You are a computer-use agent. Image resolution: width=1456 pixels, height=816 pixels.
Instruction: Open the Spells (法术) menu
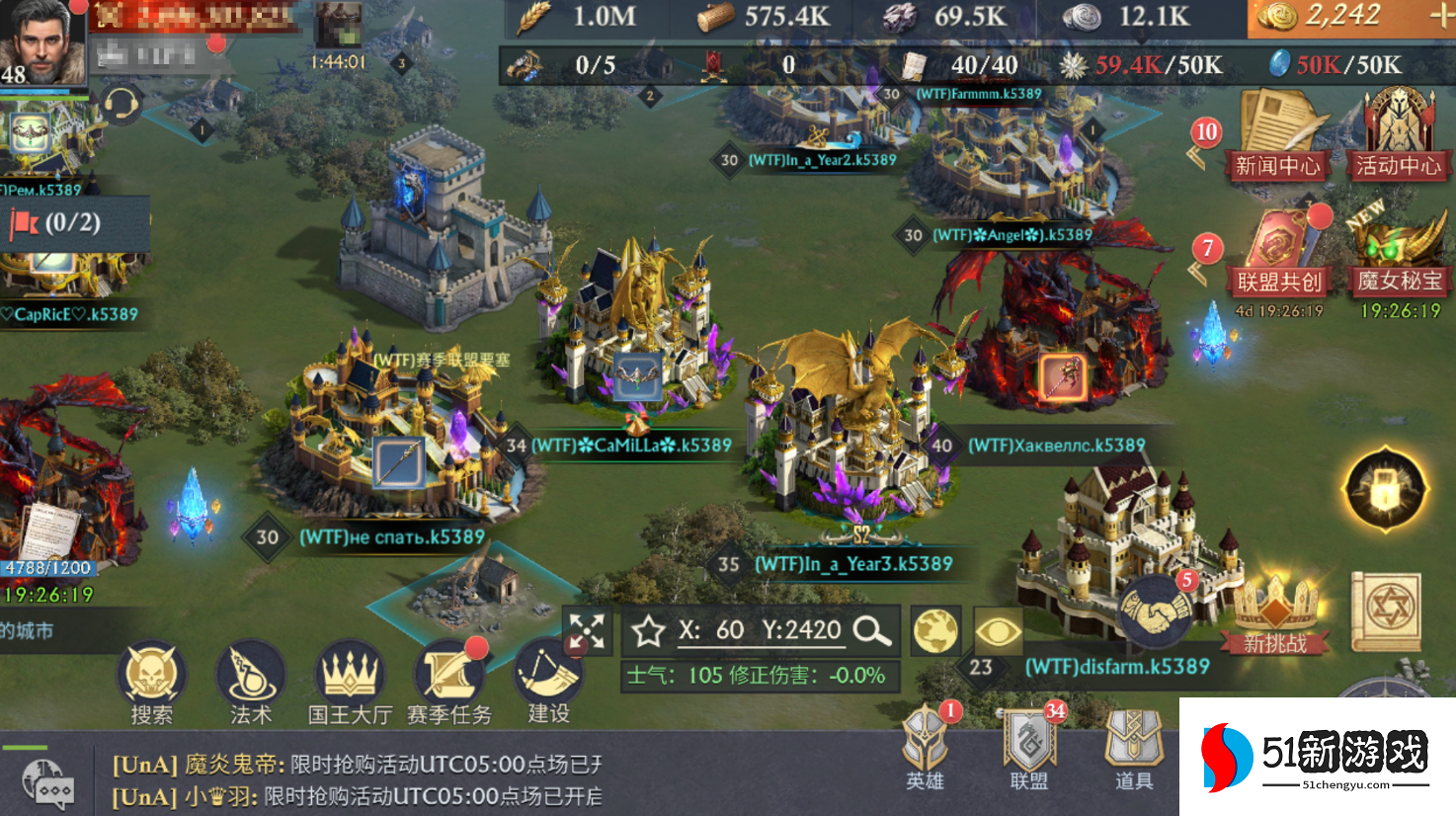click(250, 678)
